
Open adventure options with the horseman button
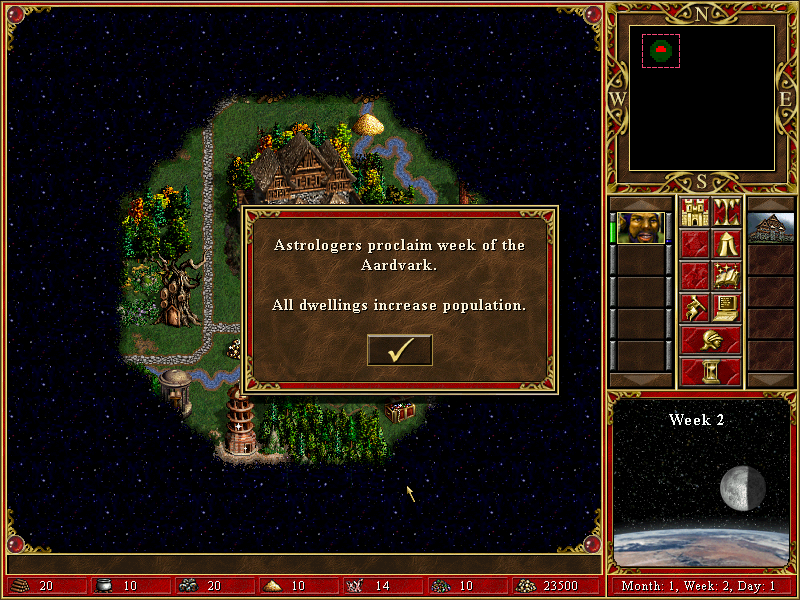point(694,307)
